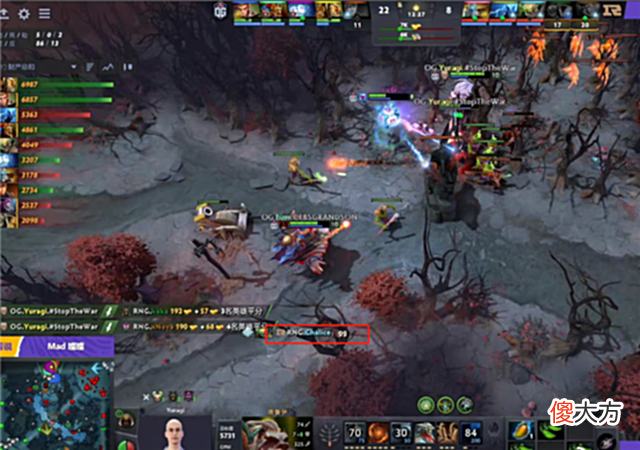The width and height of the screenshot is (640, 450).
Task: Open the talent tree icon
Action: 330,432
